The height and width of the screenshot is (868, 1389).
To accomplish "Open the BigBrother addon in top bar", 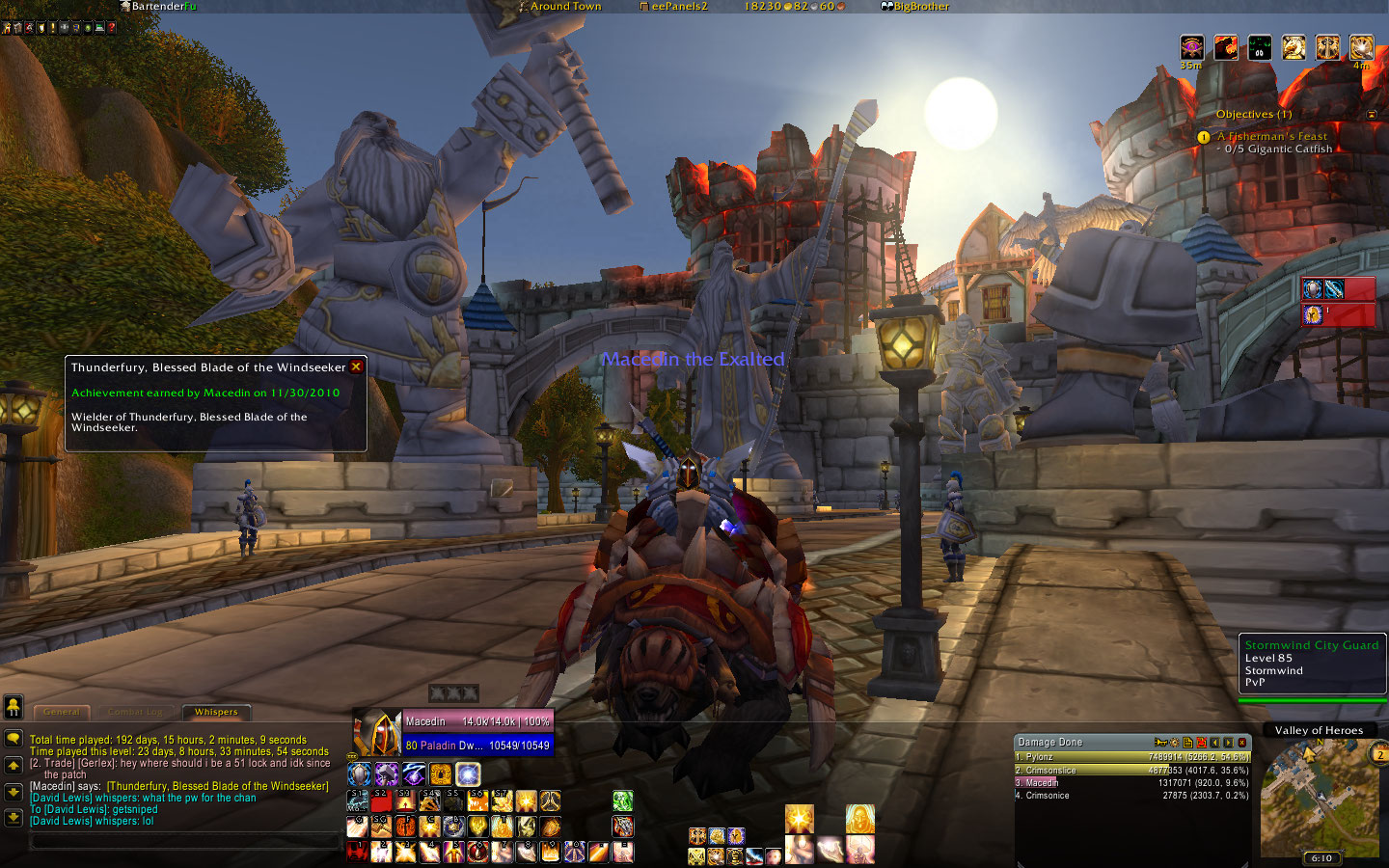I will click(914, 7).
